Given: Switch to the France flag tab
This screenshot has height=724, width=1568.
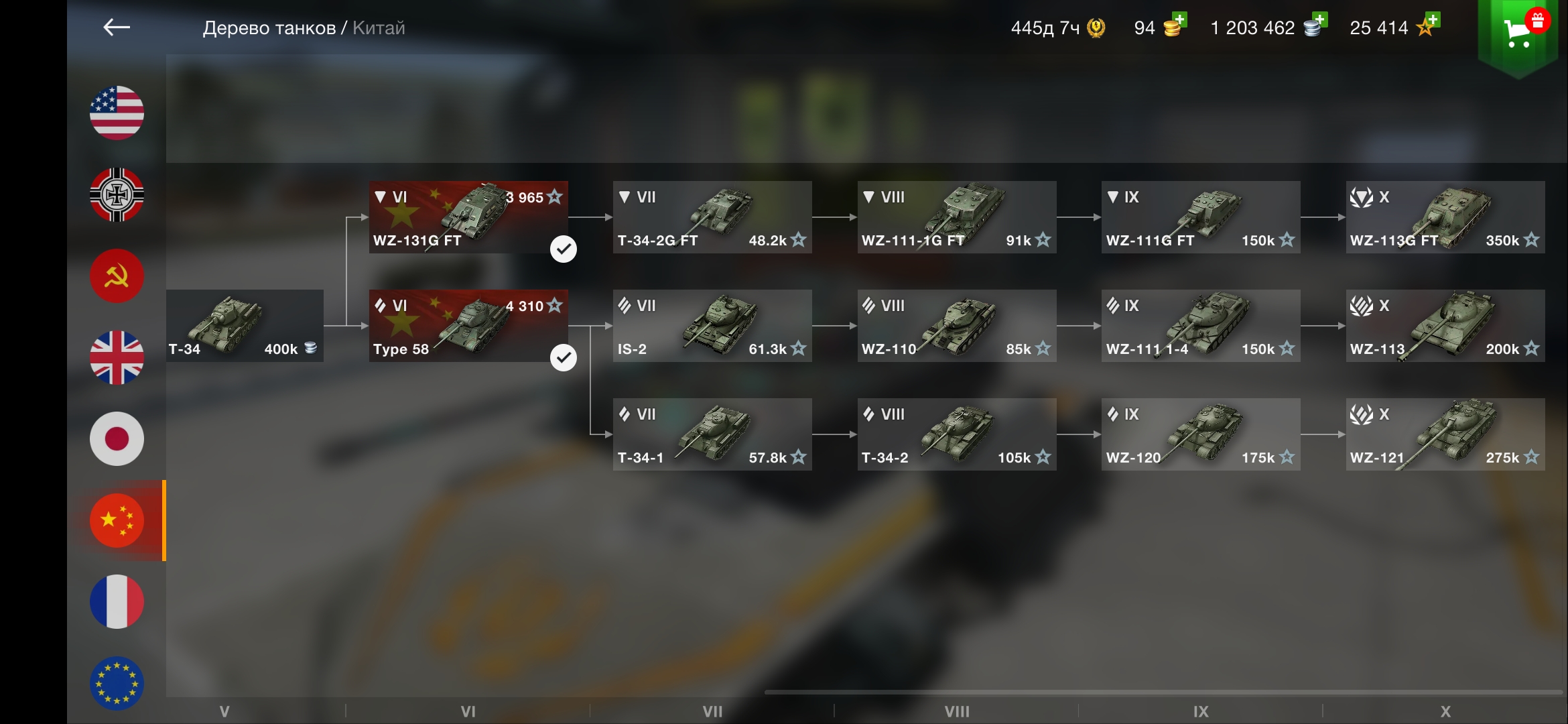Looking at the screenshot, I should [x=117, y=602].
